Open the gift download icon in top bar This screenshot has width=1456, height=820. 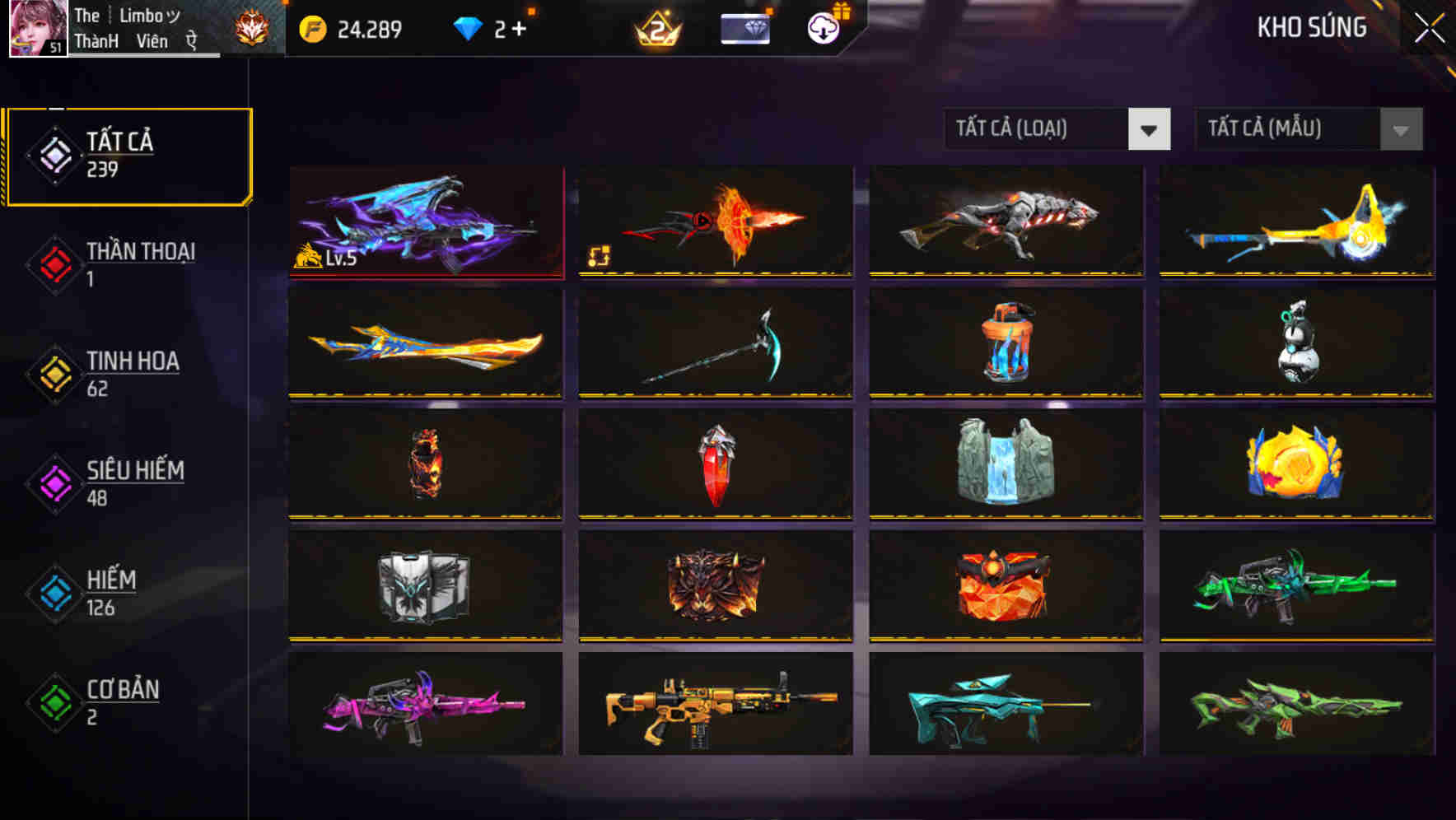pyautogui.click(x=822, y=27)
